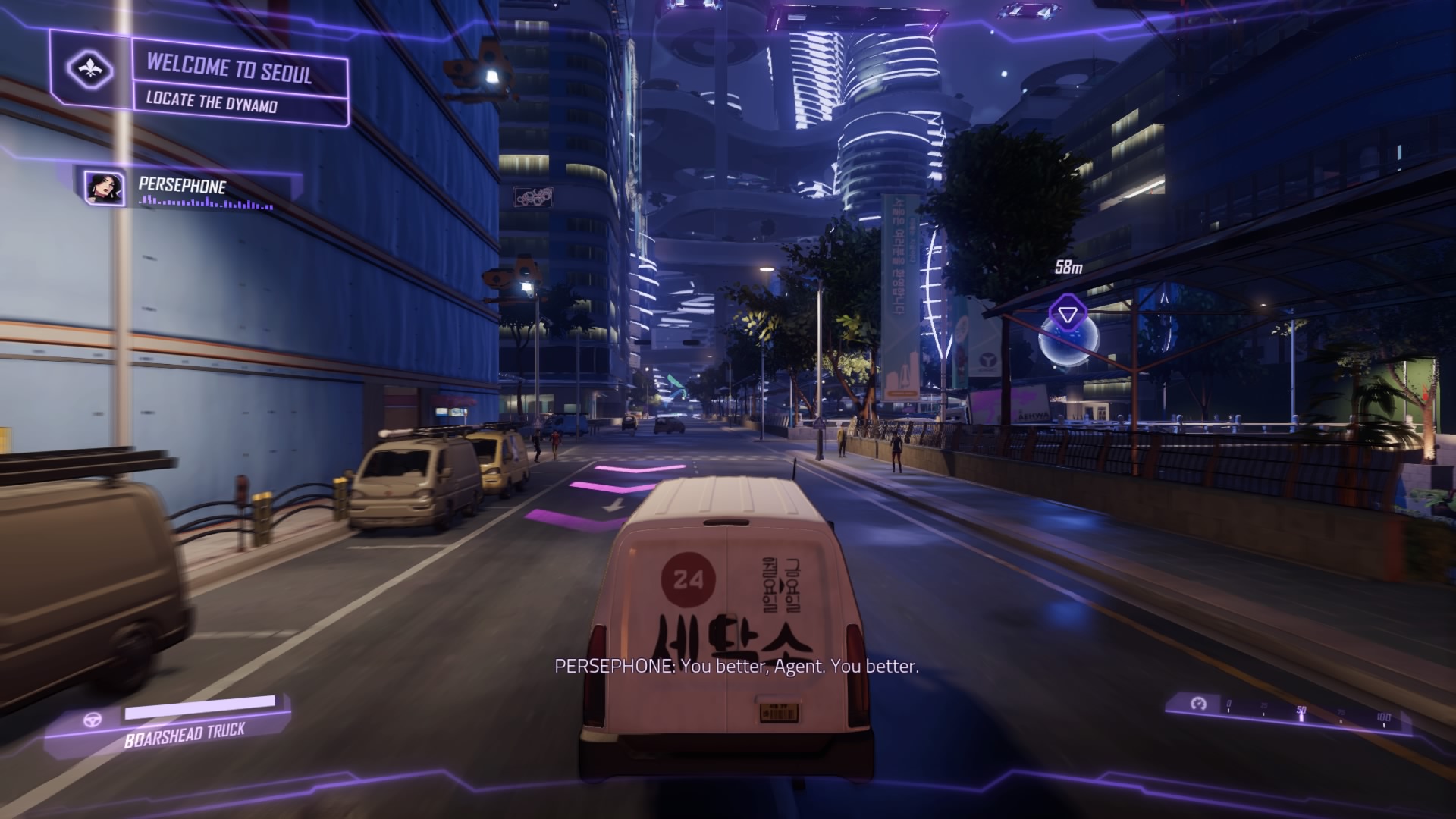Click Persephone's caller portrait
The image size is (1456, 819).
click(x=105, y=188)
